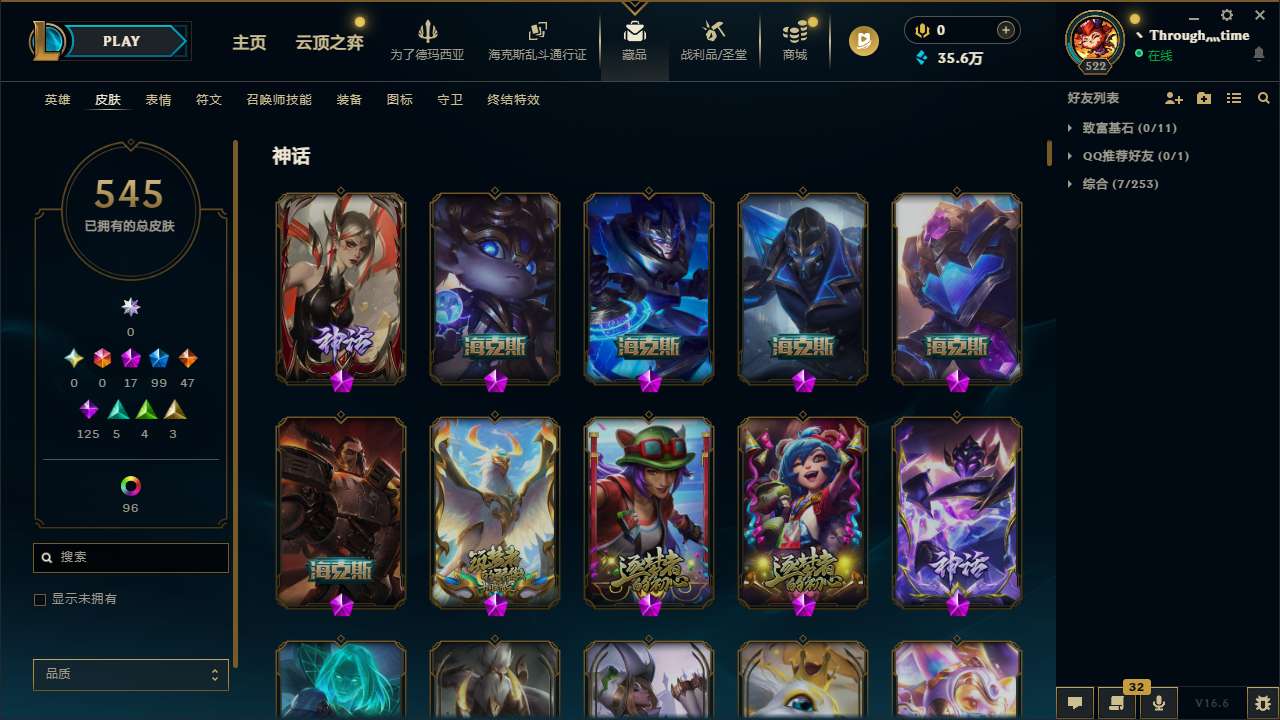Enable the 显示未拥有 checkbox
Screen dimensions: 1280x720
click(x=40, y=599)
